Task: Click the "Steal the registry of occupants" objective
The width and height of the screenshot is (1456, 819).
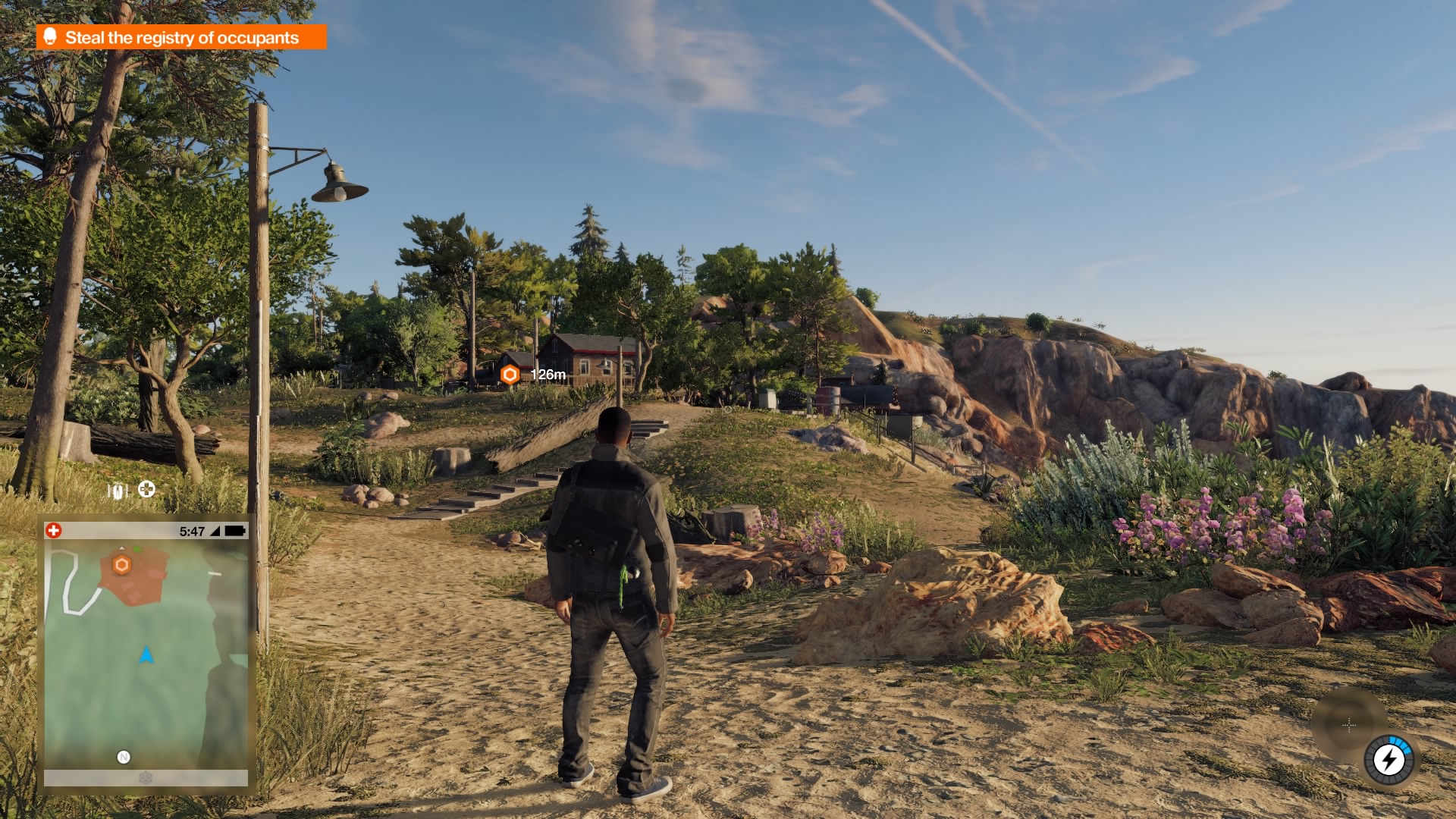Action: 181,37
